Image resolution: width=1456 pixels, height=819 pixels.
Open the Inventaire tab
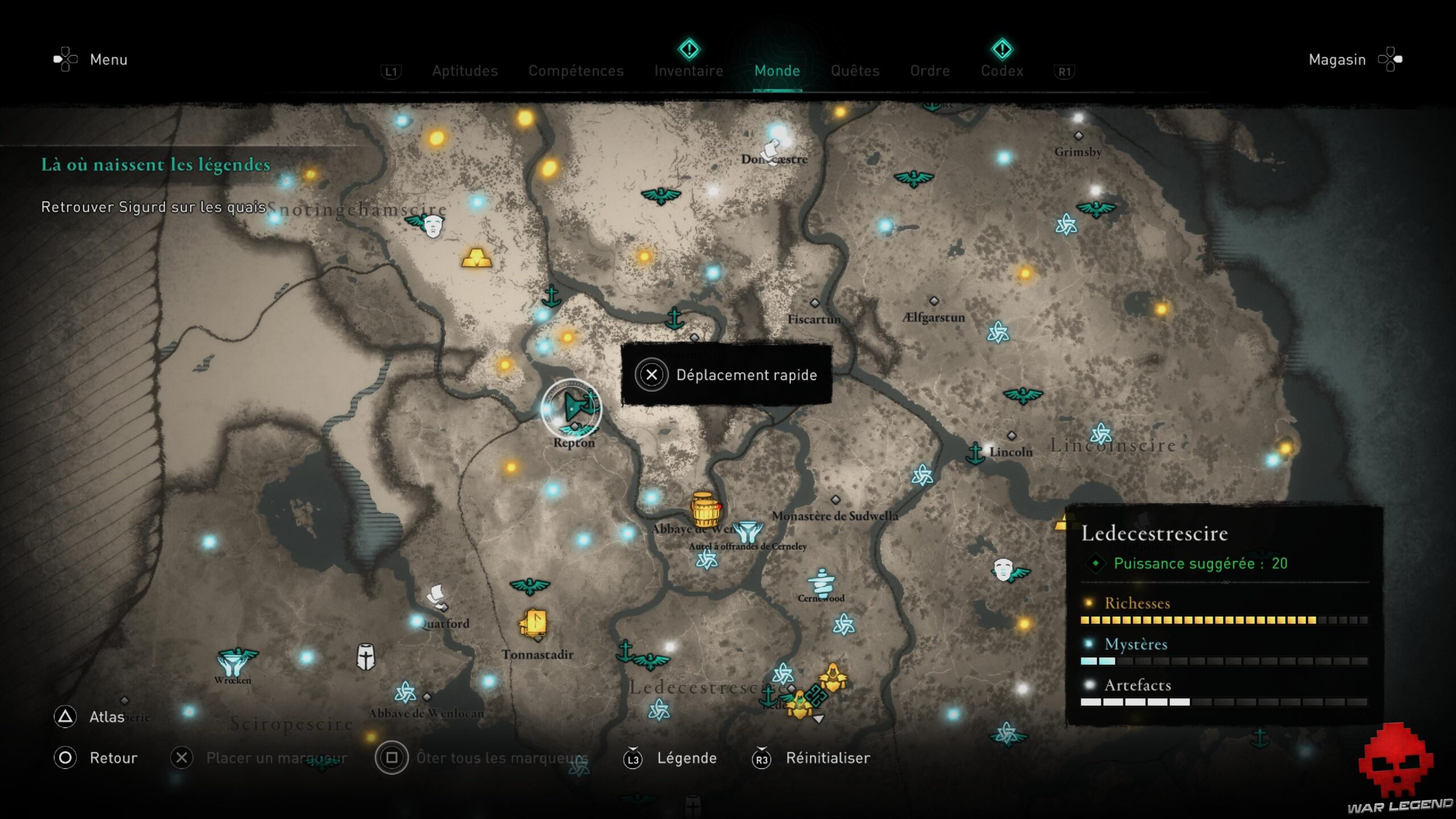[x=689, y=71]
